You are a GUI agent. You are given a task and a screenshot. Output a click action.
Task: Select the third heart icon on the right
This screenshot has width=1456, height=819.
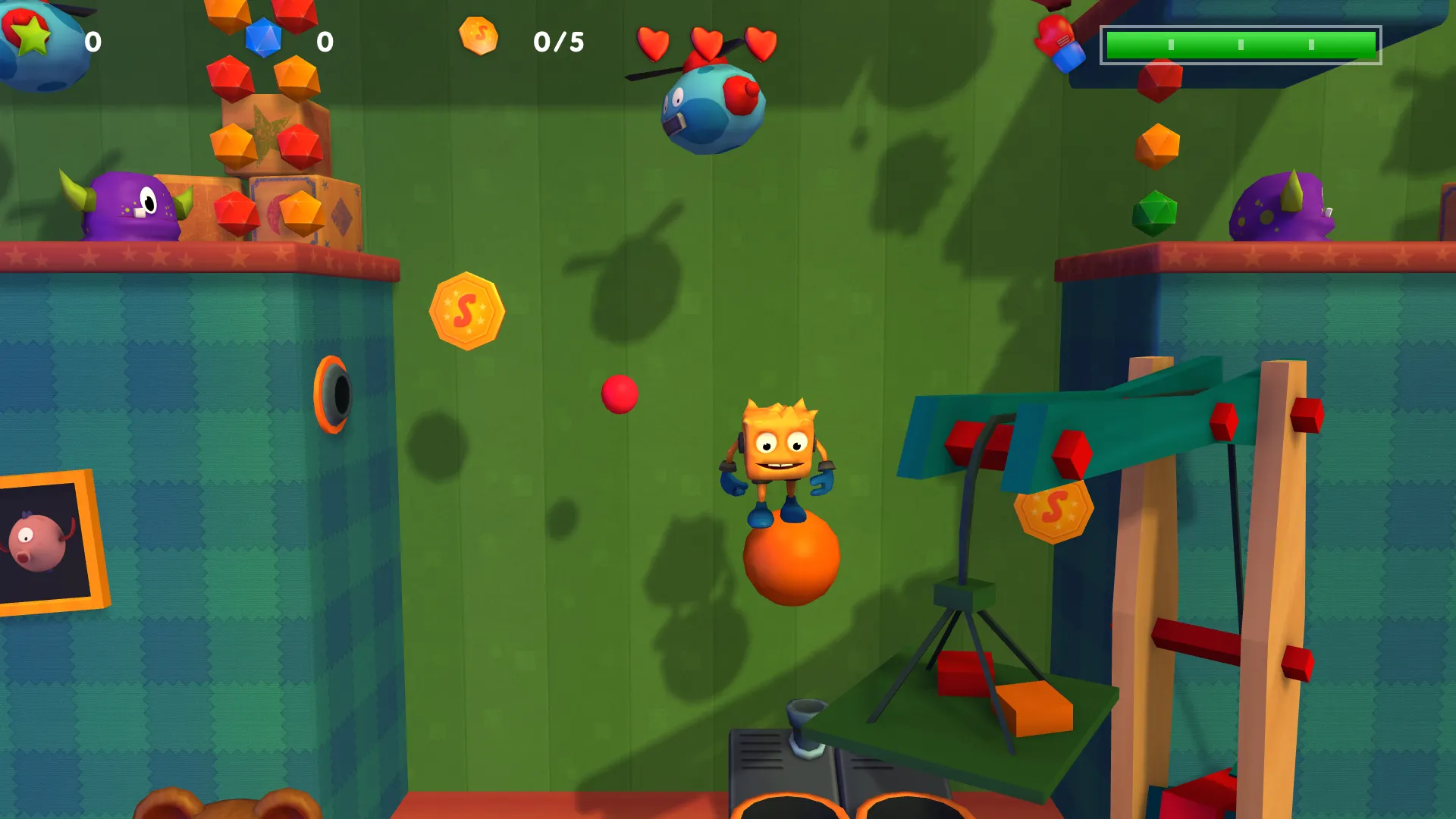pos(759,43)
